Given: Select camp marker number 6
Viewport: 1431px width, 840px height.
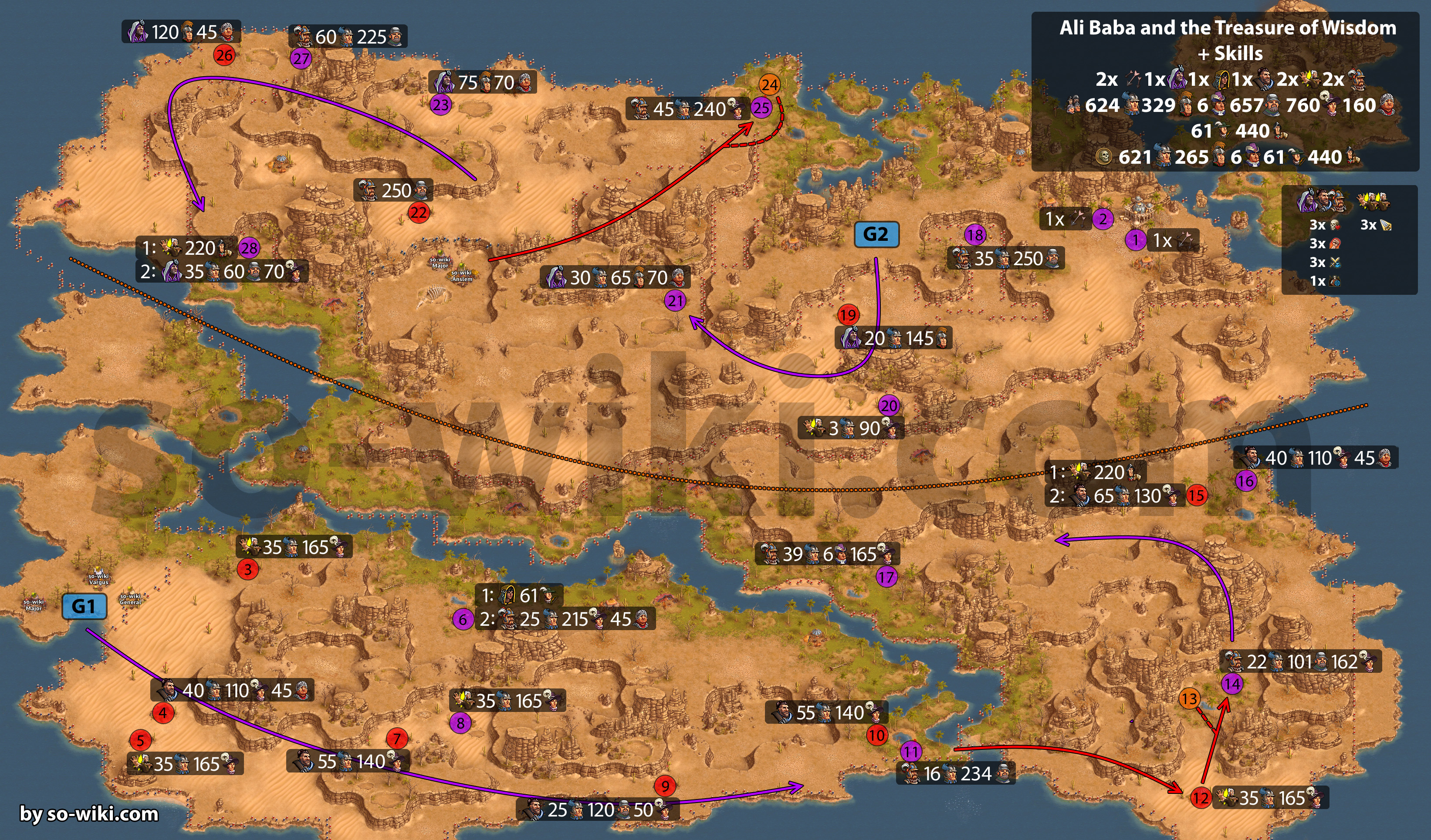Looking at the screenshot, I should (463, 619).
